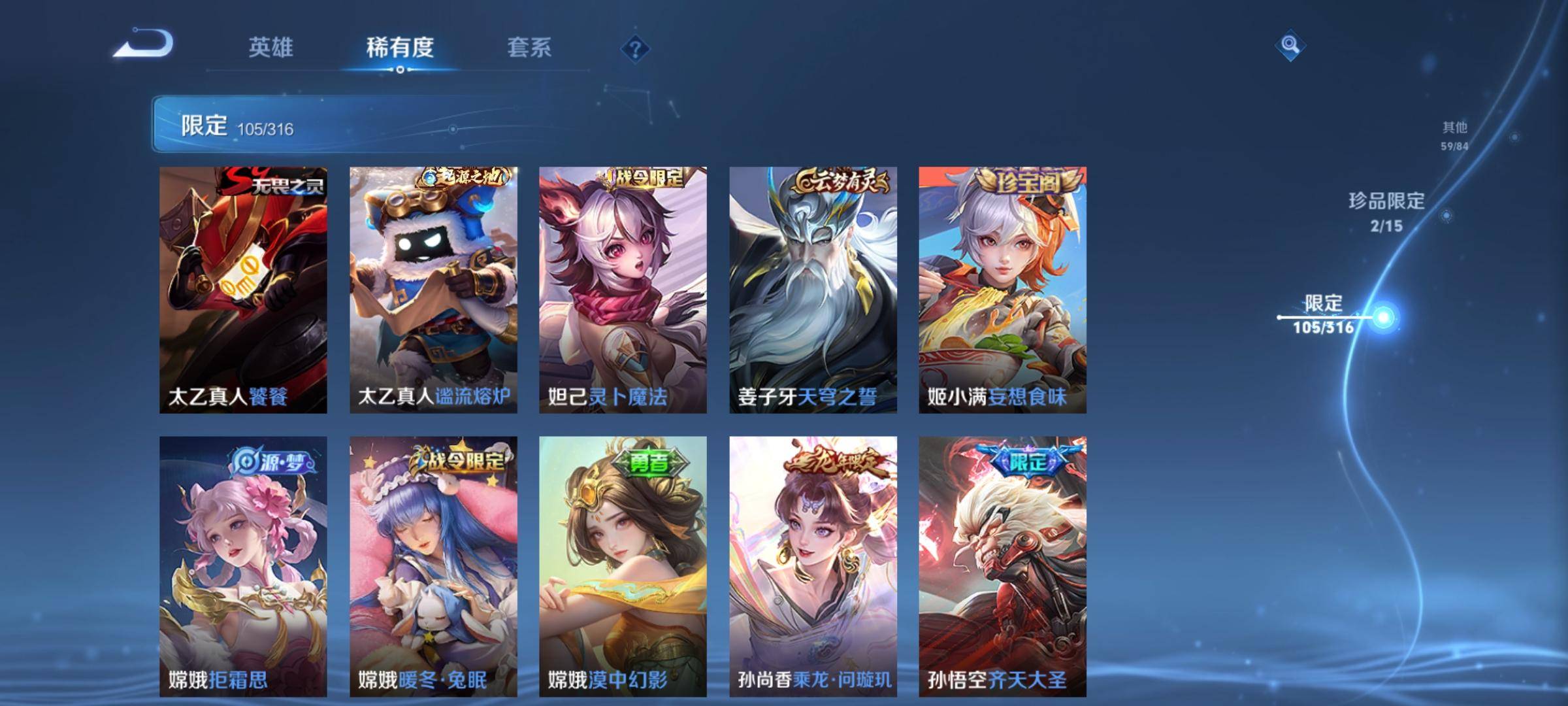The width and height of the screenshot is (1568, 706).
Task: Switch to the 英雄 tab
Action: [x=272, y=47]
